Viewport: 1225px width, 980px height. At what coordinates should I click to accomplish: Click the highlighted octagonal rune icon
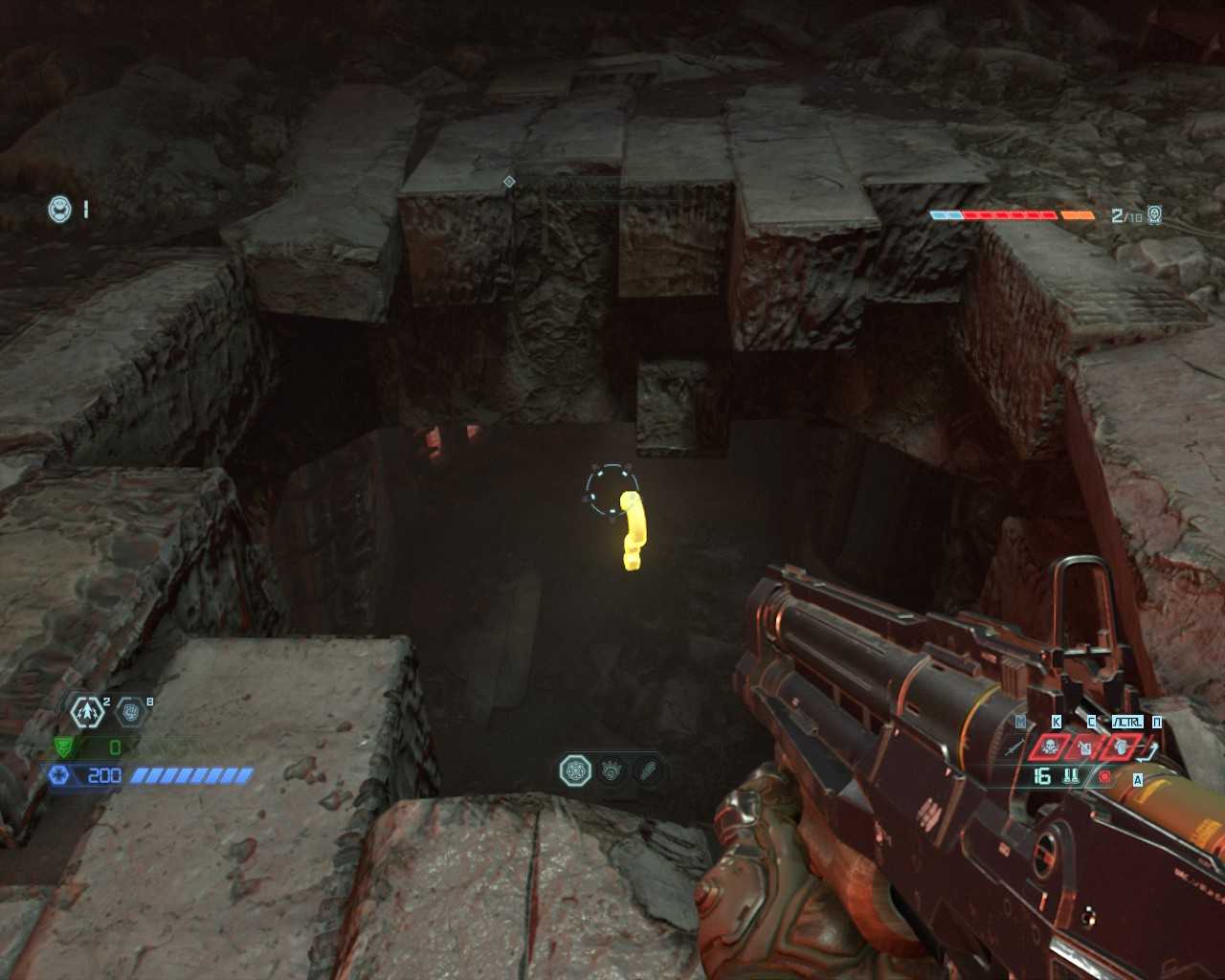point(575,770)
